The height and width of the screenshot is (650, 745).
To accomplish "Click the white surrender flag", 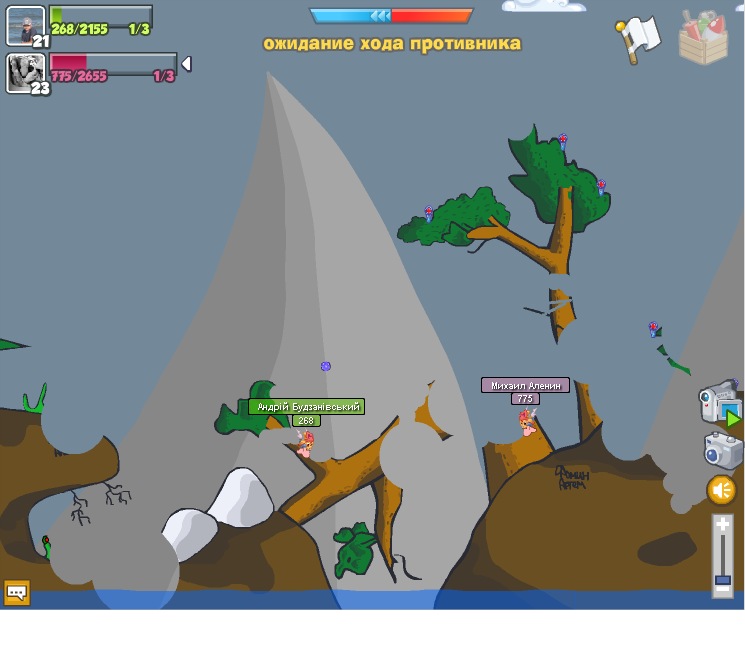I will point(640,37).
